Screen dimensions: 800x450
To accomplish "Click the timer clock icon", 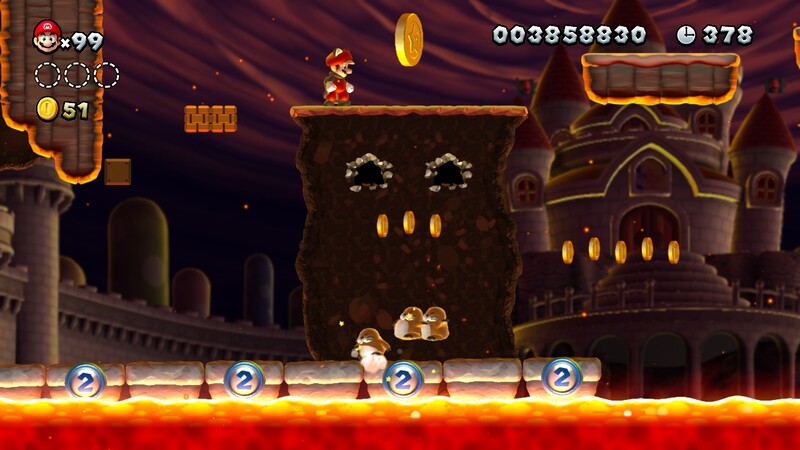I will (x=686, y=35).
